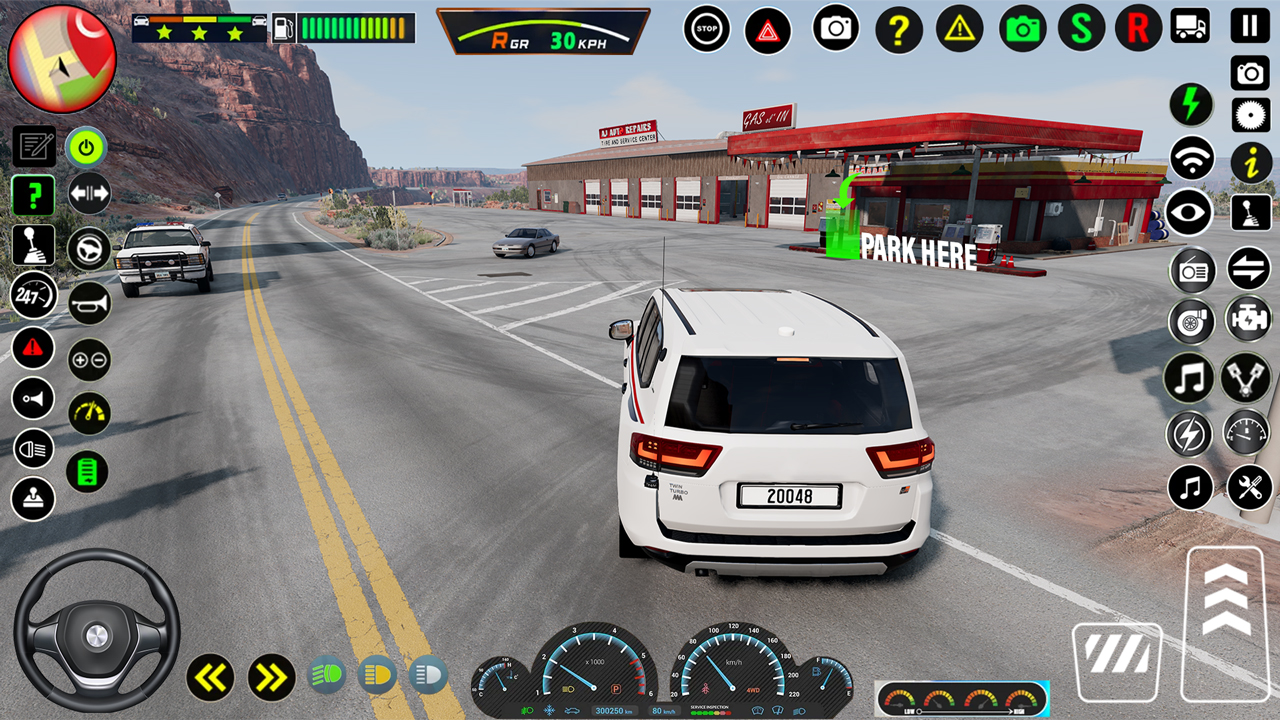Hit the brake pedal
The image size is (1280, 720).
1117,661
